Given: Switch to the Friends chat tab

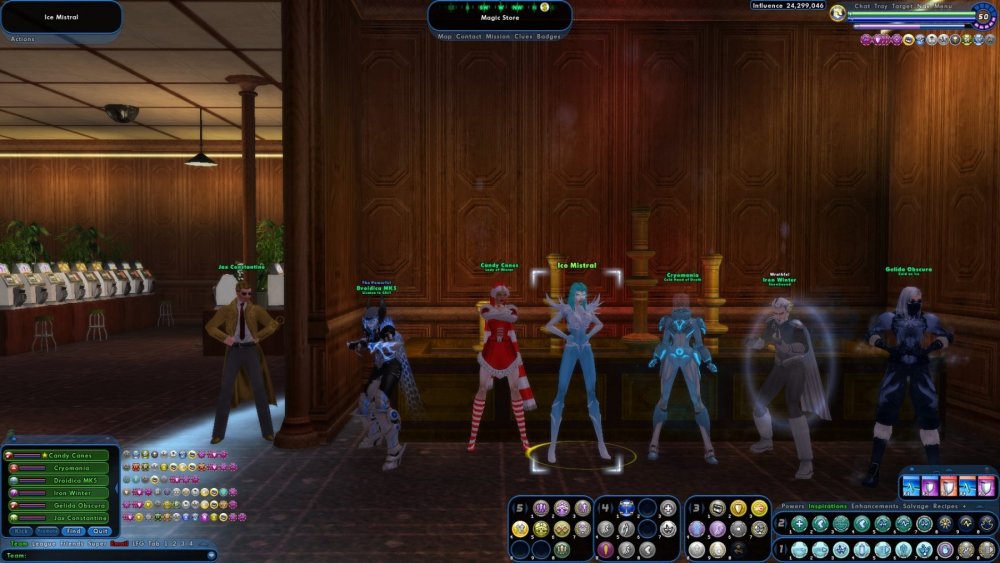Looking at the screenshot, I should point(71,543).
